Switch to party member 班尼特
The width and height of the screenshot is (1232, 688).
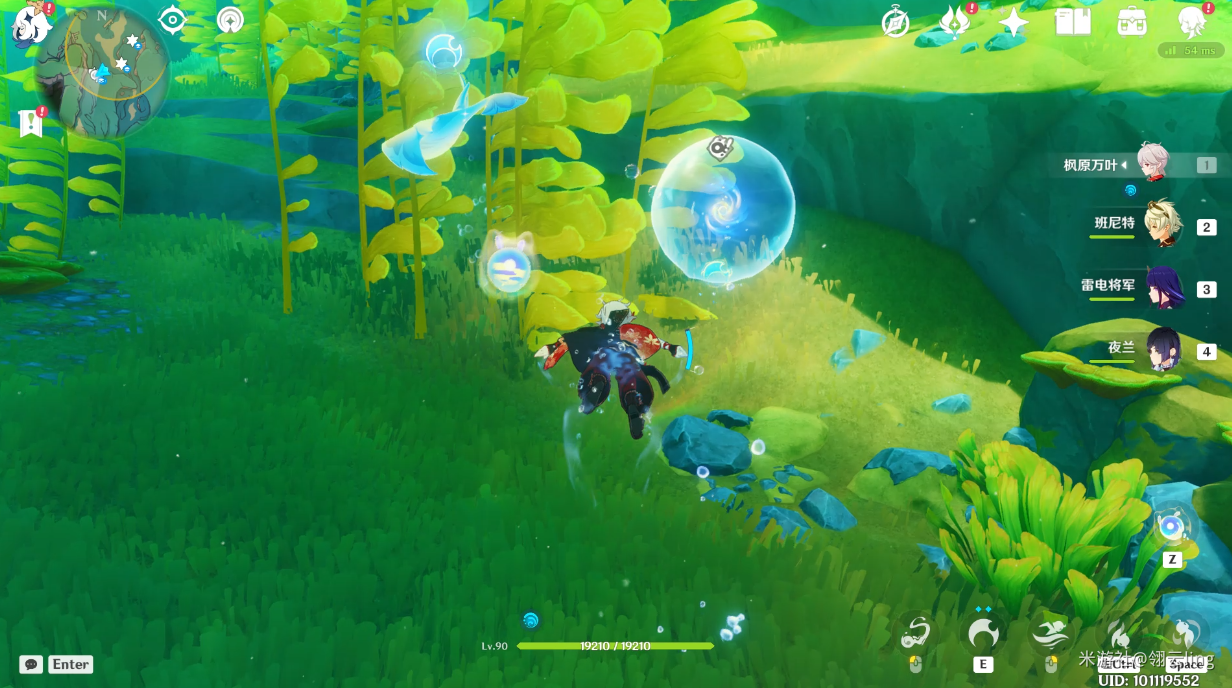pyautogui.click(x=1162, y=225)
